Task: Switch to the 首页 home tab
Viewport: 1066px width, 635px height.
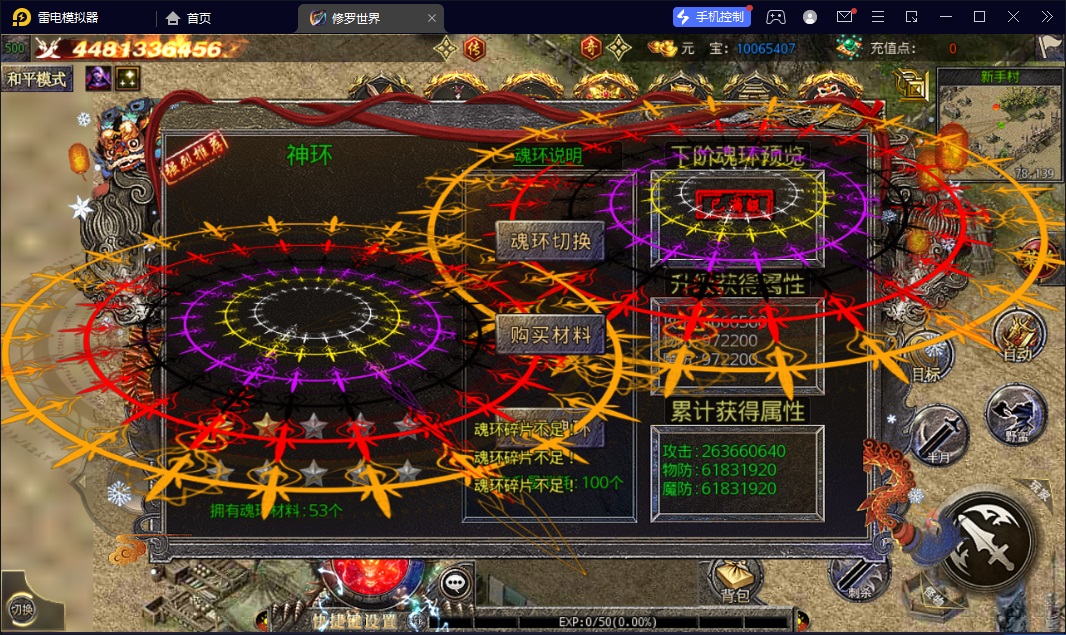Action: [x=188, y=17]
